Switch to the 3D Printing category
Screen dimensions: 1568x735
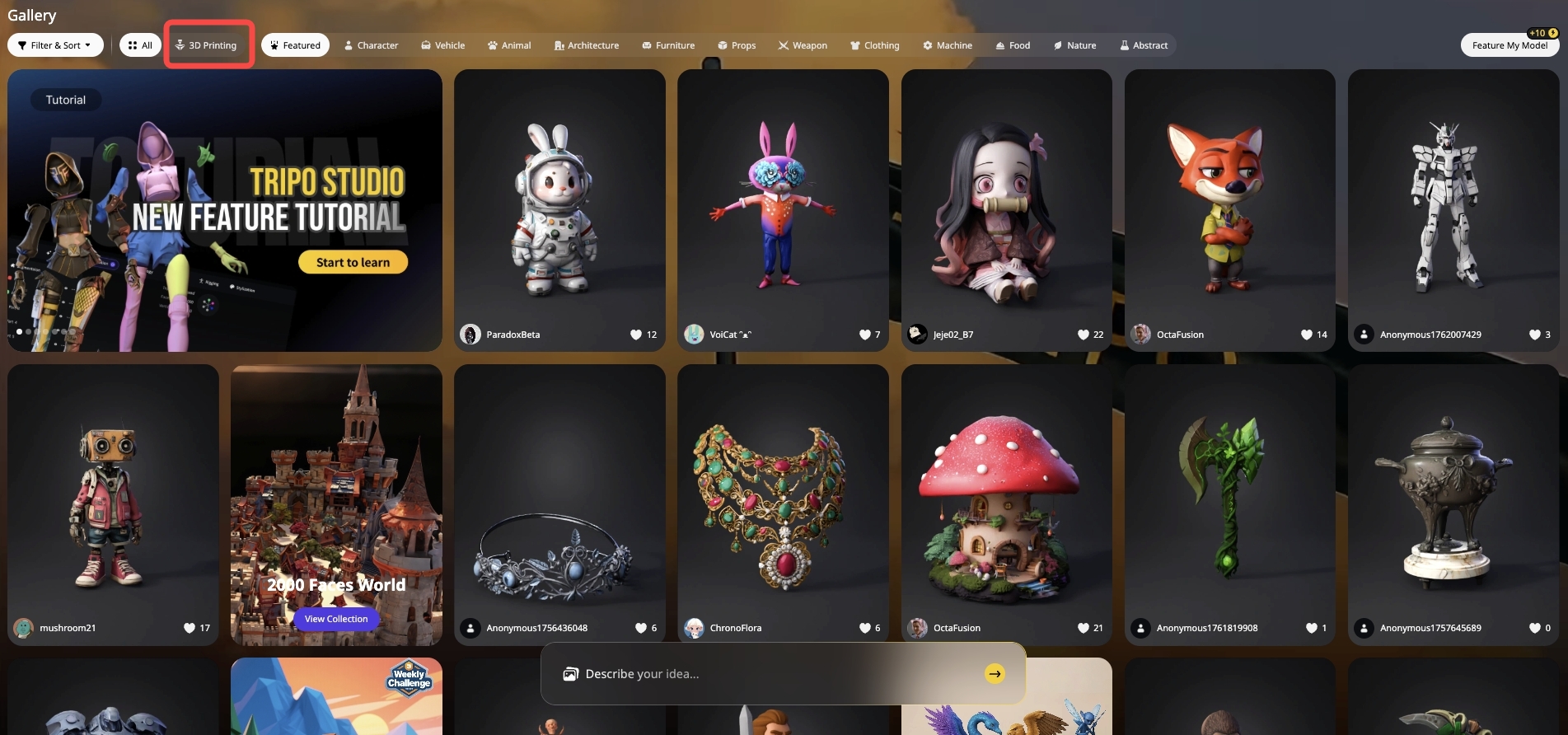[207, 45]
